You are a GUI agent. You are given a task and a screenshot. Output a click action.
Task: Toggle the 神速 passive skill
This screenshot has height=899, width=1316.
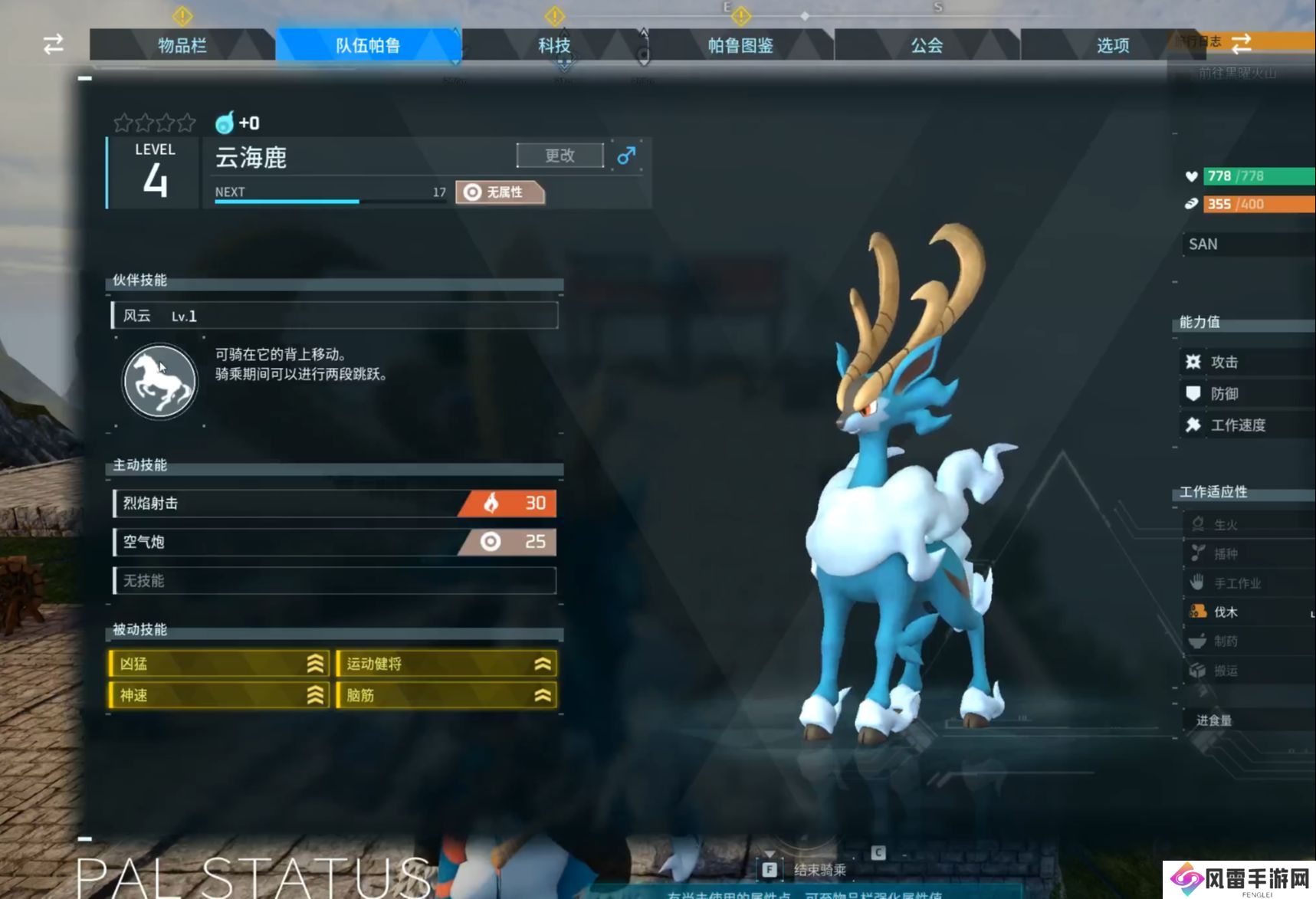click(x=218, y=695)
